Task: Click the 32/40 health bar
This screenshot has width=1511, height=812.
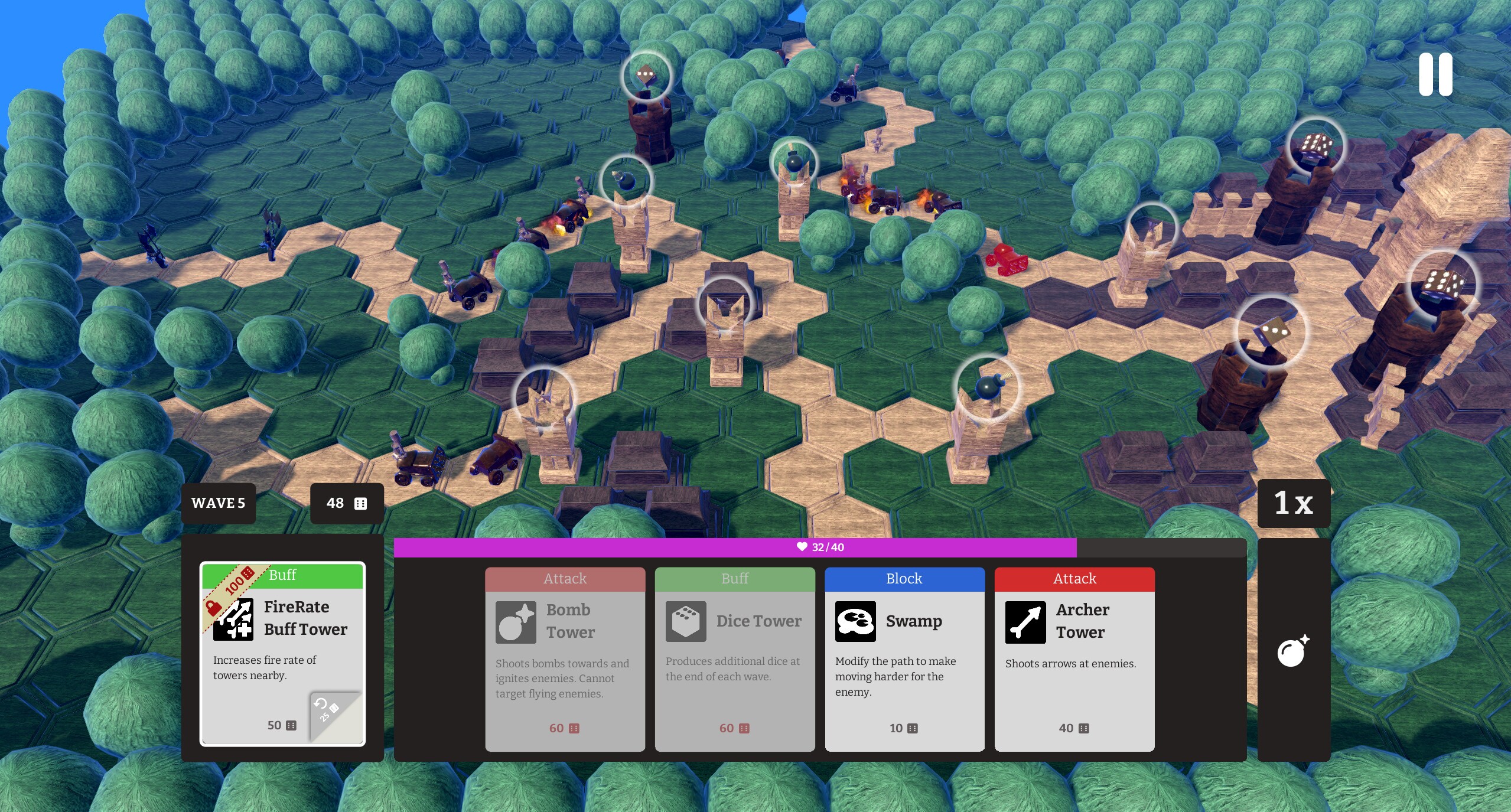Action: (x=821, y=547)
